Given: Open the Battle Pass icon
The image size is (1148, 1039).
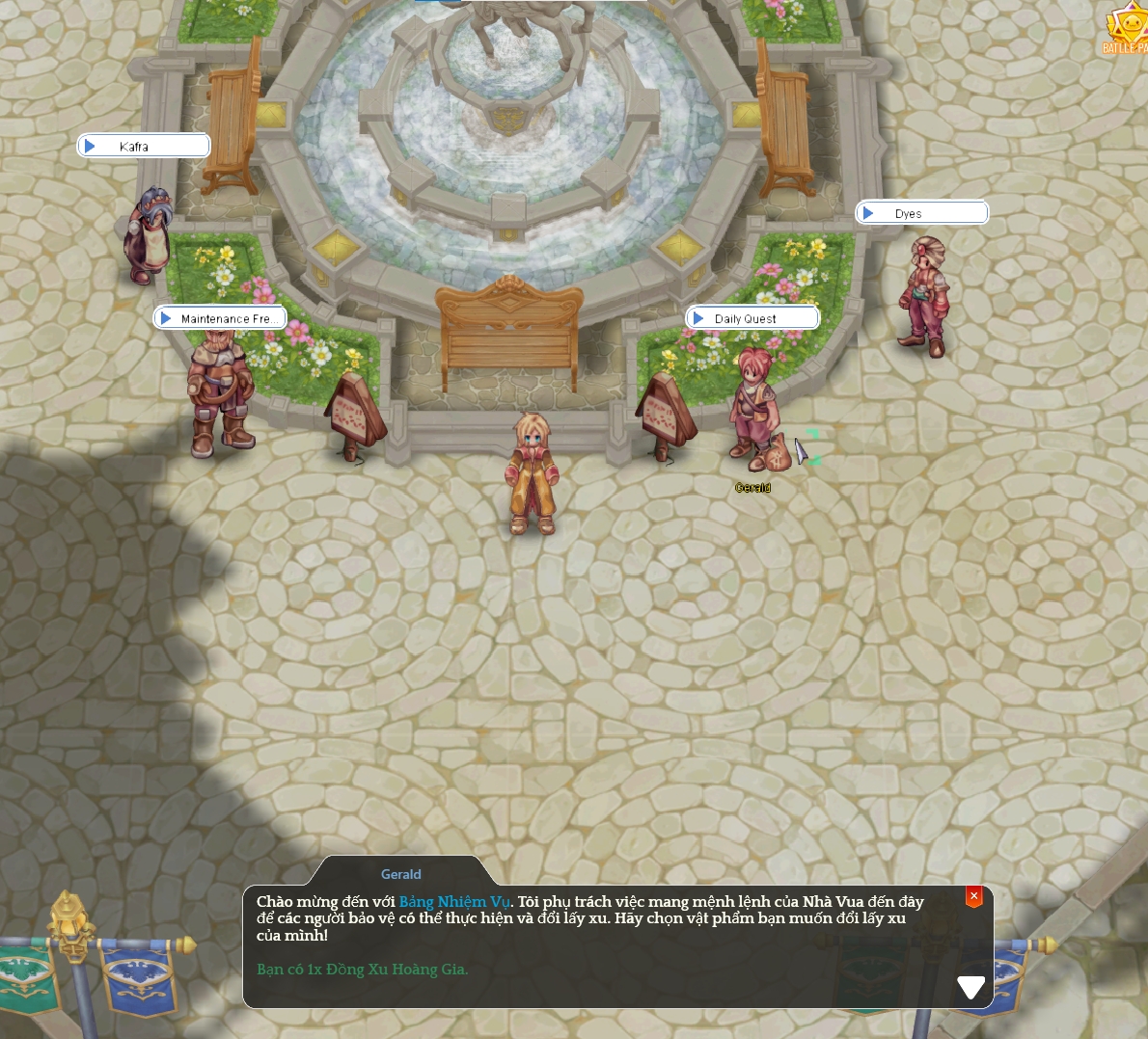Looking at the screenshot, I should [1127, 30].
